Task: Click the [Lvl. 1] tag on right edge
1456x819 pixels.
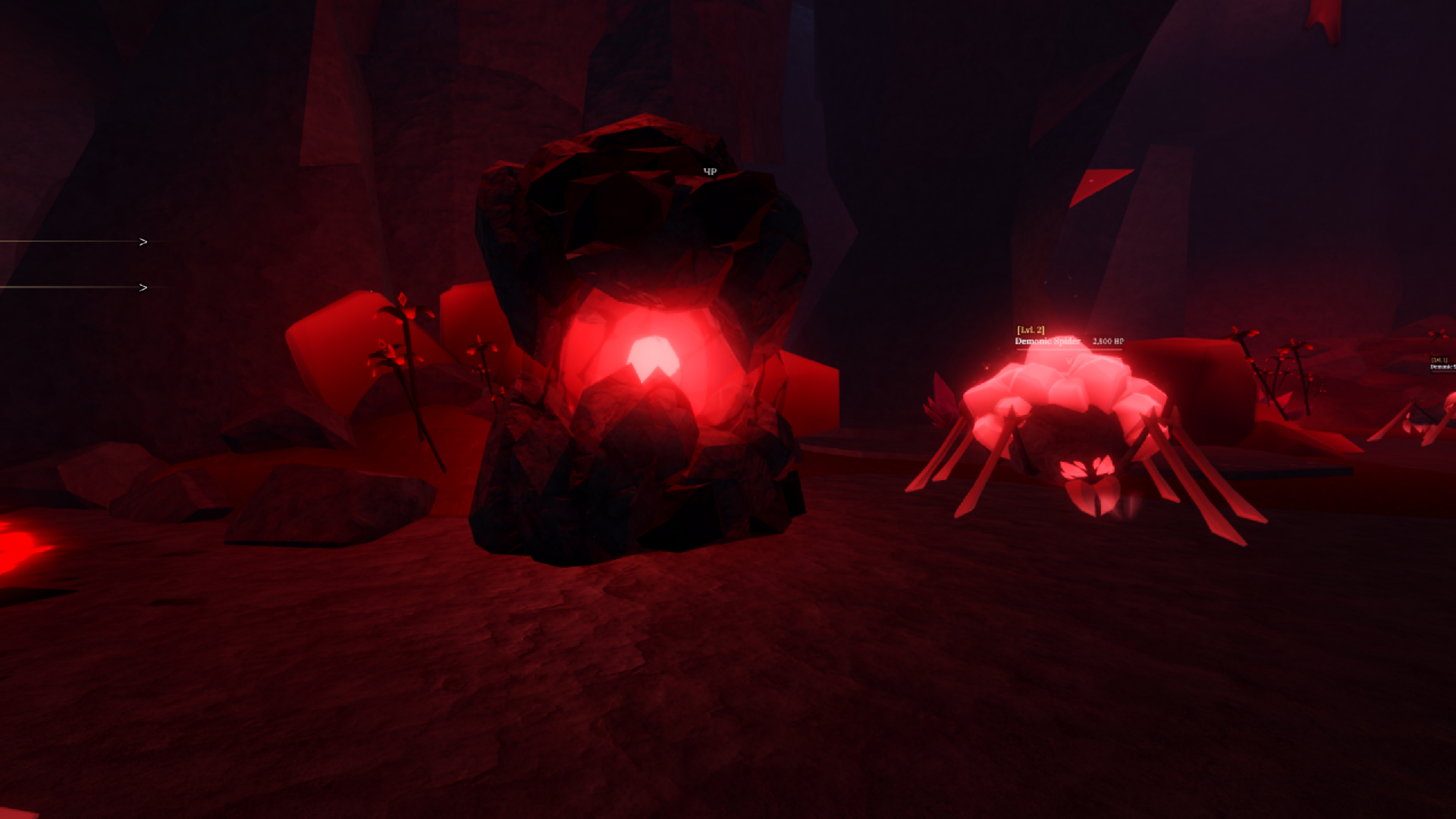Action: pos(1440,359)
